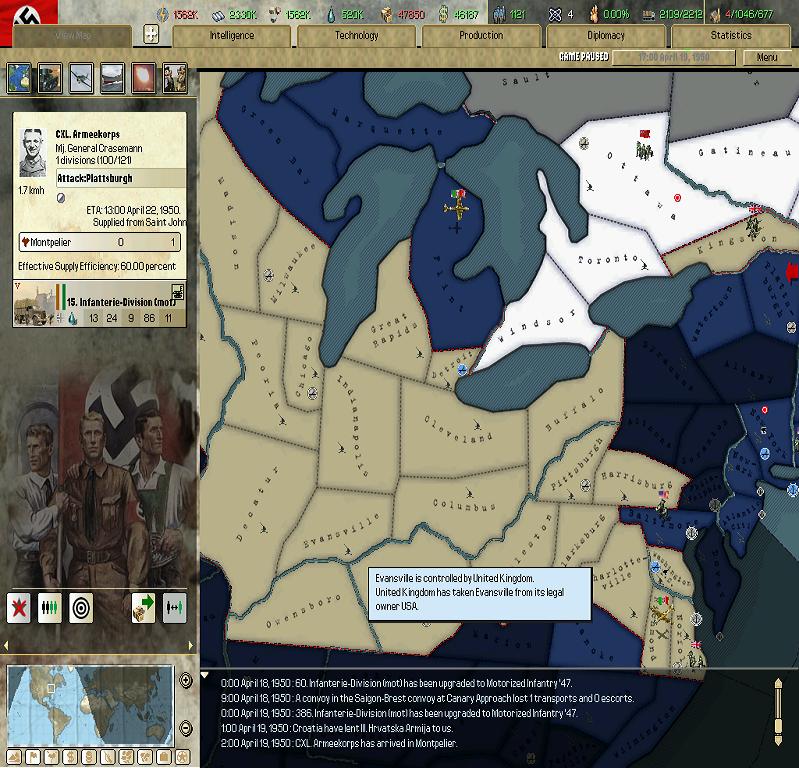This screenshot has height=768, width=799.
Task: Click General Crasemann's leader portrait
Action: point(35,151)
